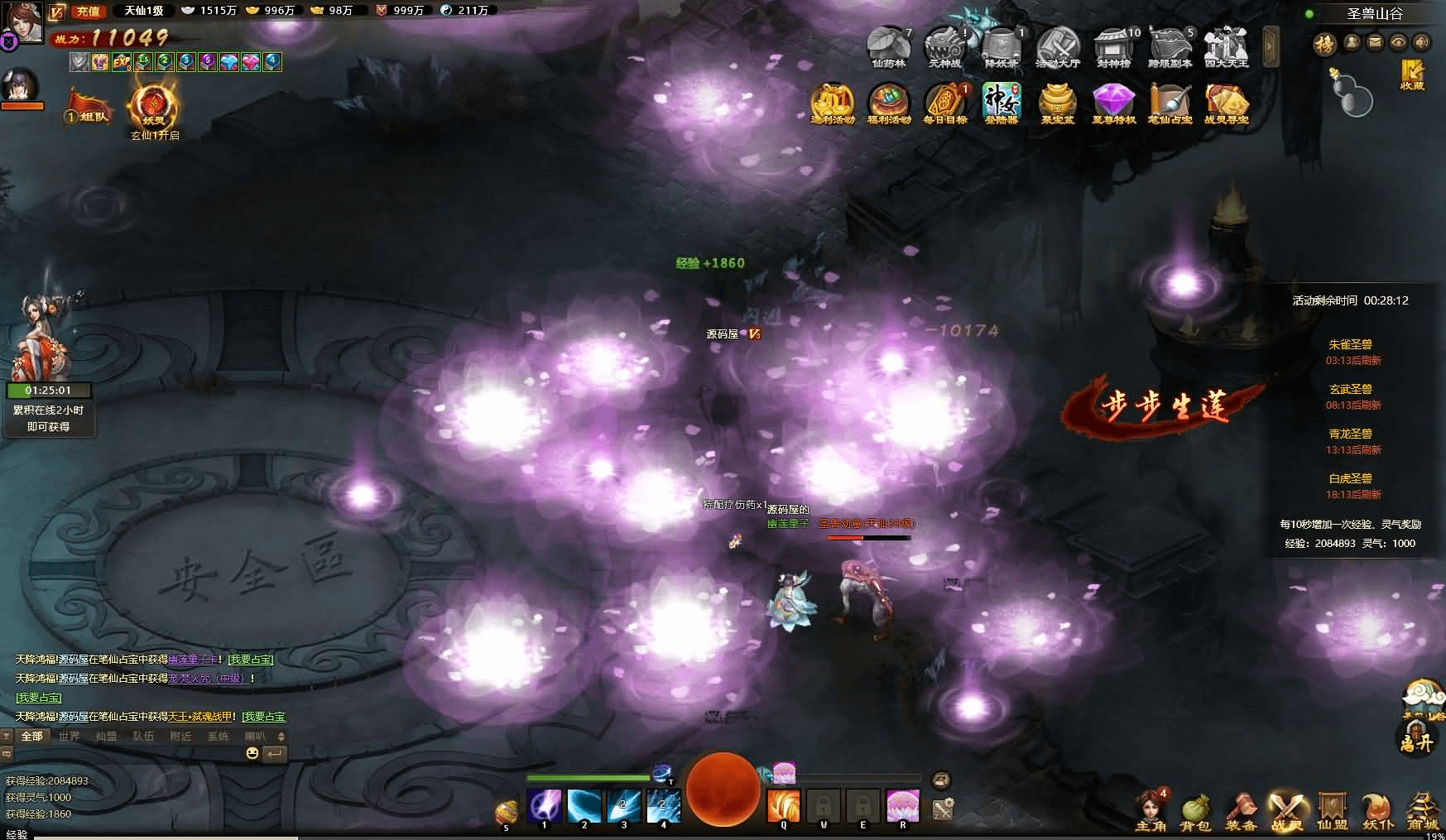Open the 充值 recharge button
Screen dimensions: 1446x840
tap(88, 11)
